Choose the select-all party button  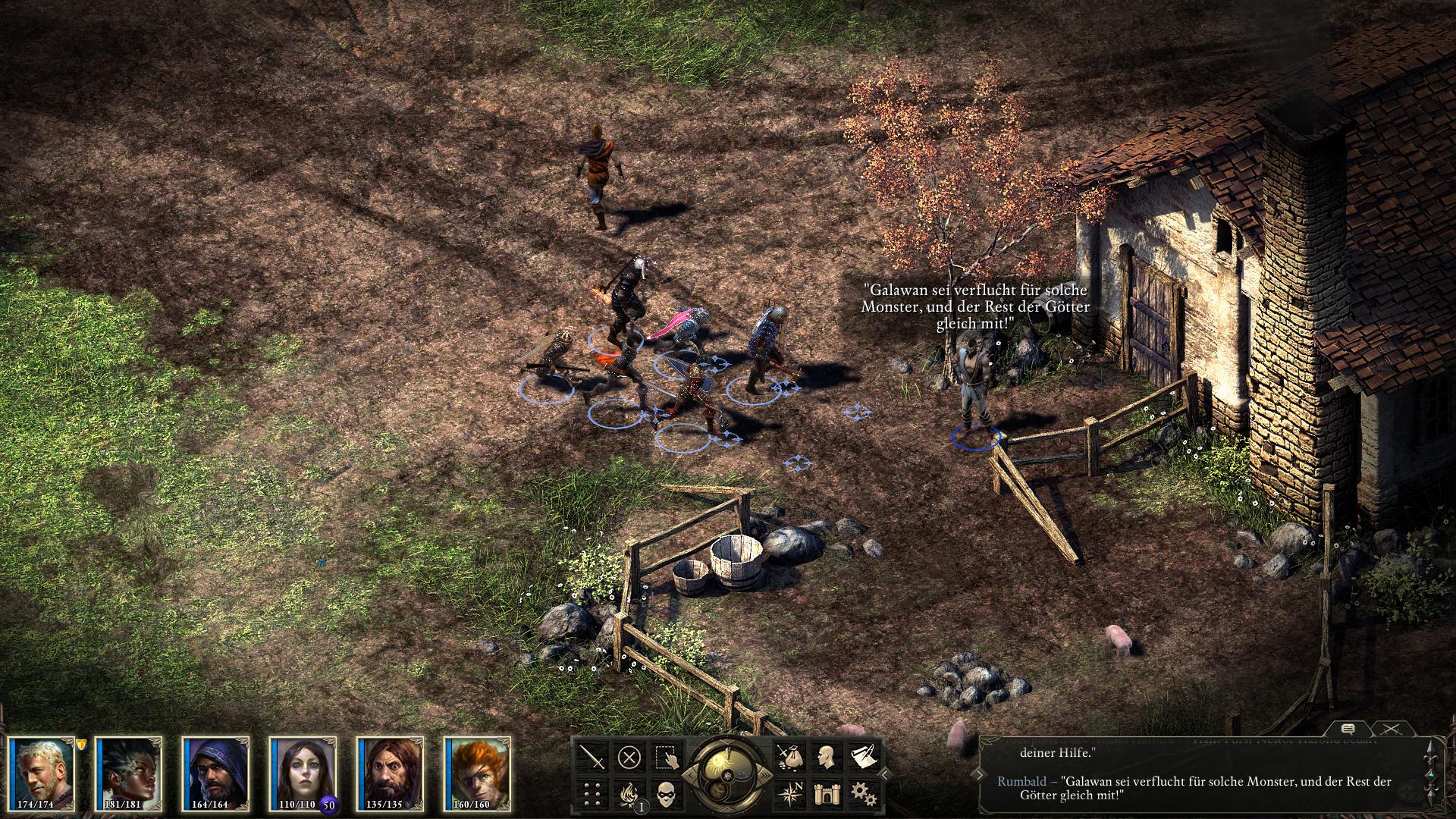667,757
